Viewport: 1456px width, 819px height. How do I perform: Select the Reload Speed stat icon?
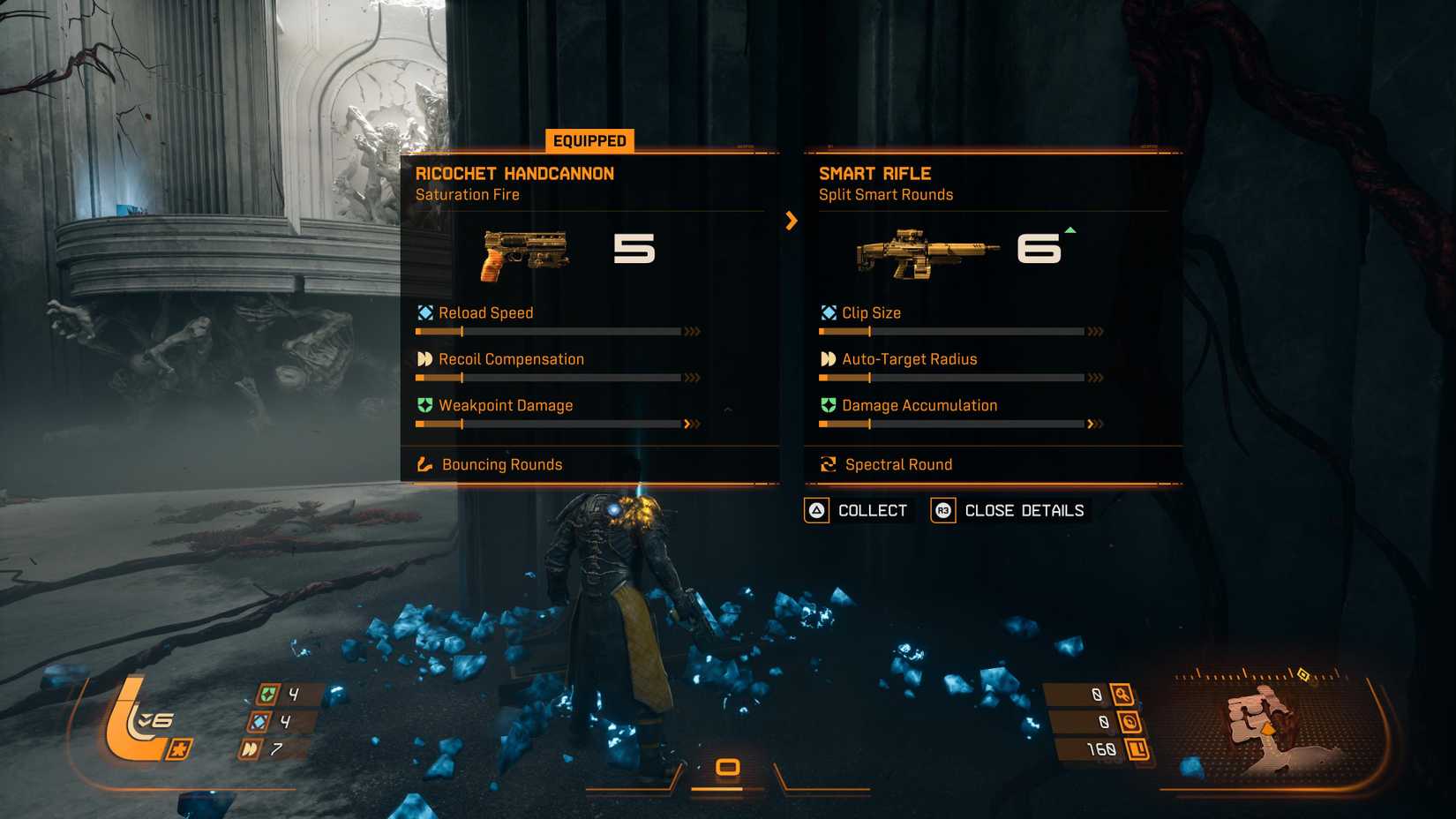(x=426, y=312)
